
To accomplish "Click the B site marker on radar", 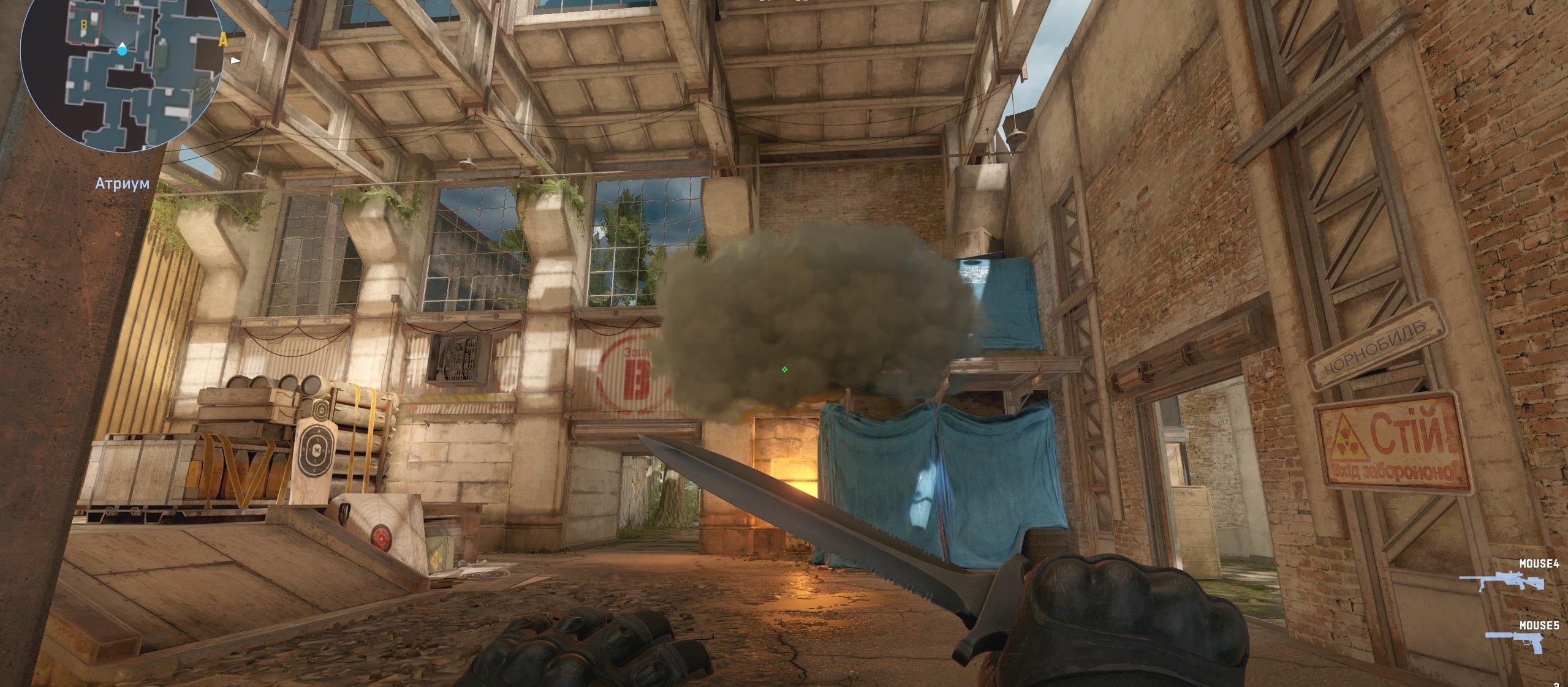I will tap(84, 24).
